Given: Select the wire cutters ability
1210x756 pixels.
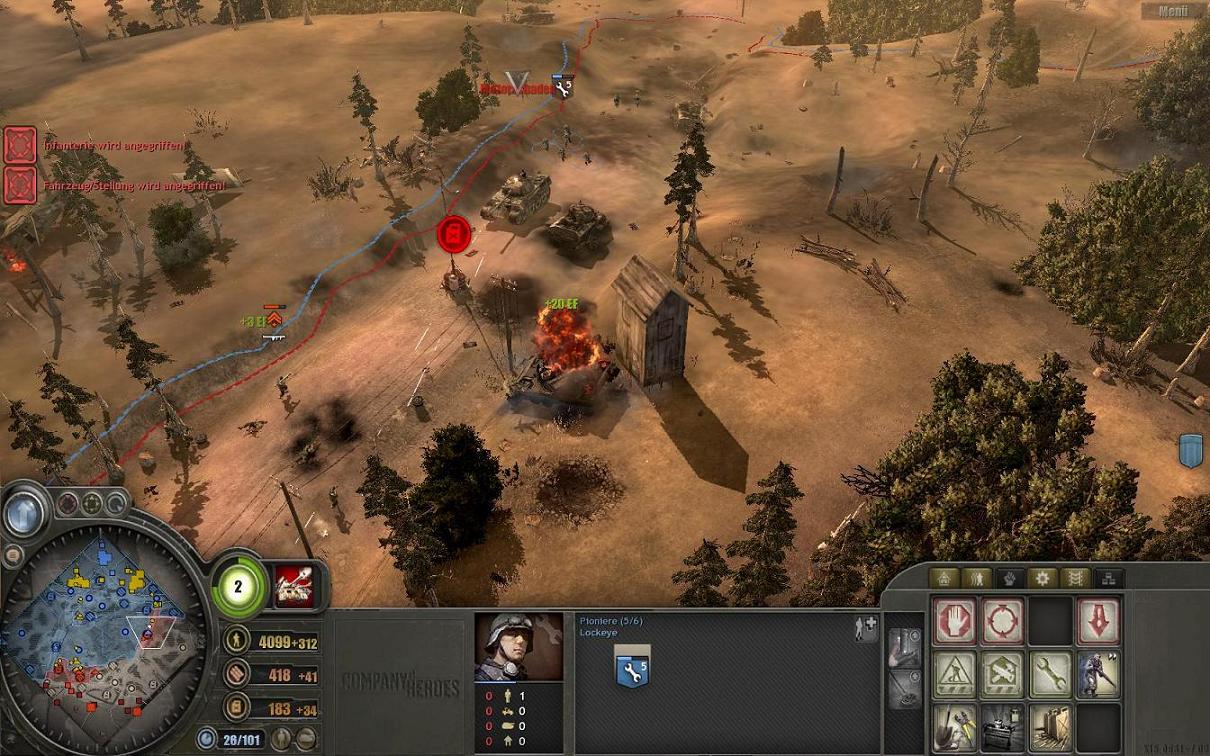Looking at the screenshot, I should click(x=954, y=727).
